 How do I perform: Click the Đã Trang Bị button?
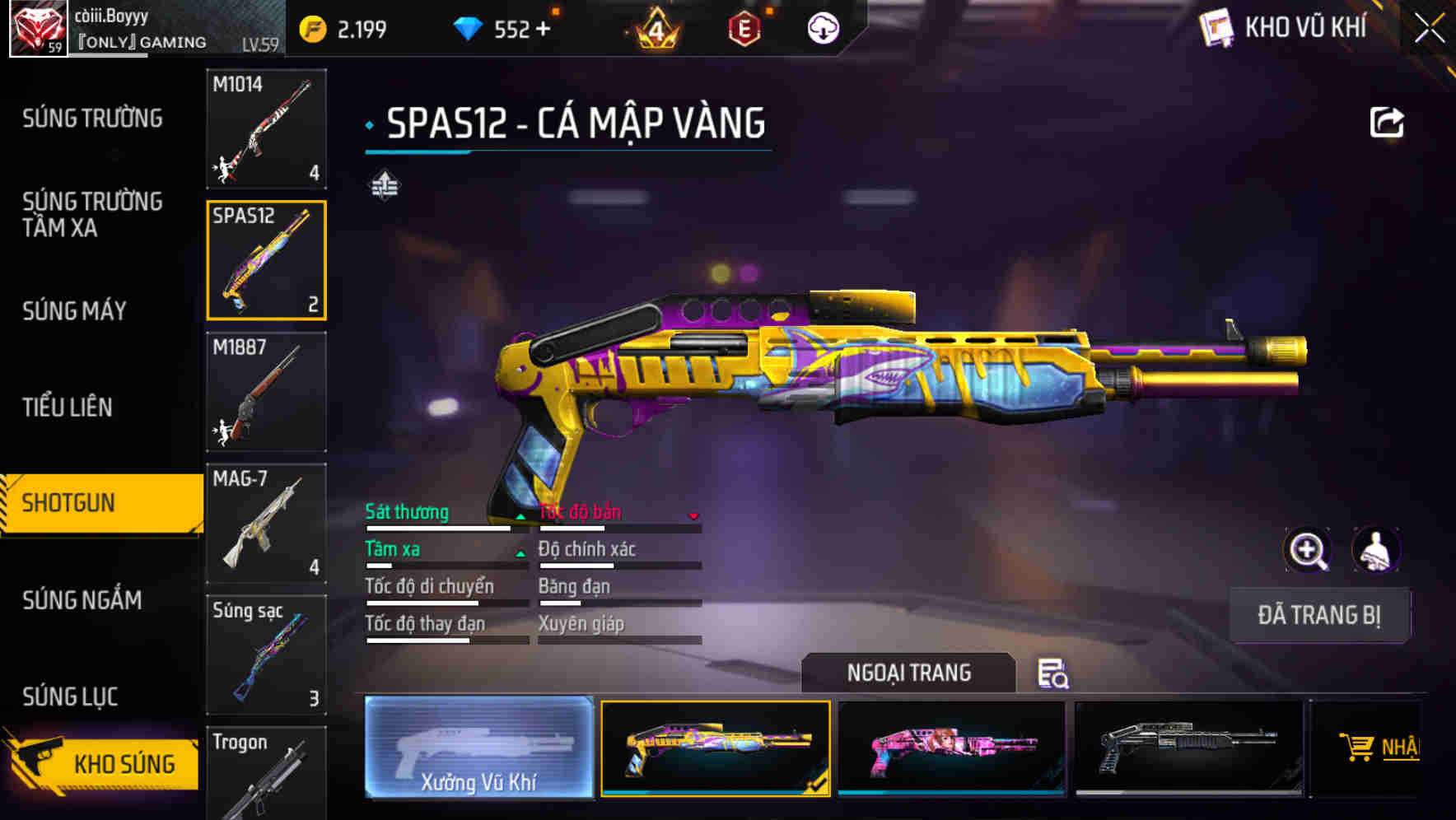[1318, 615]
